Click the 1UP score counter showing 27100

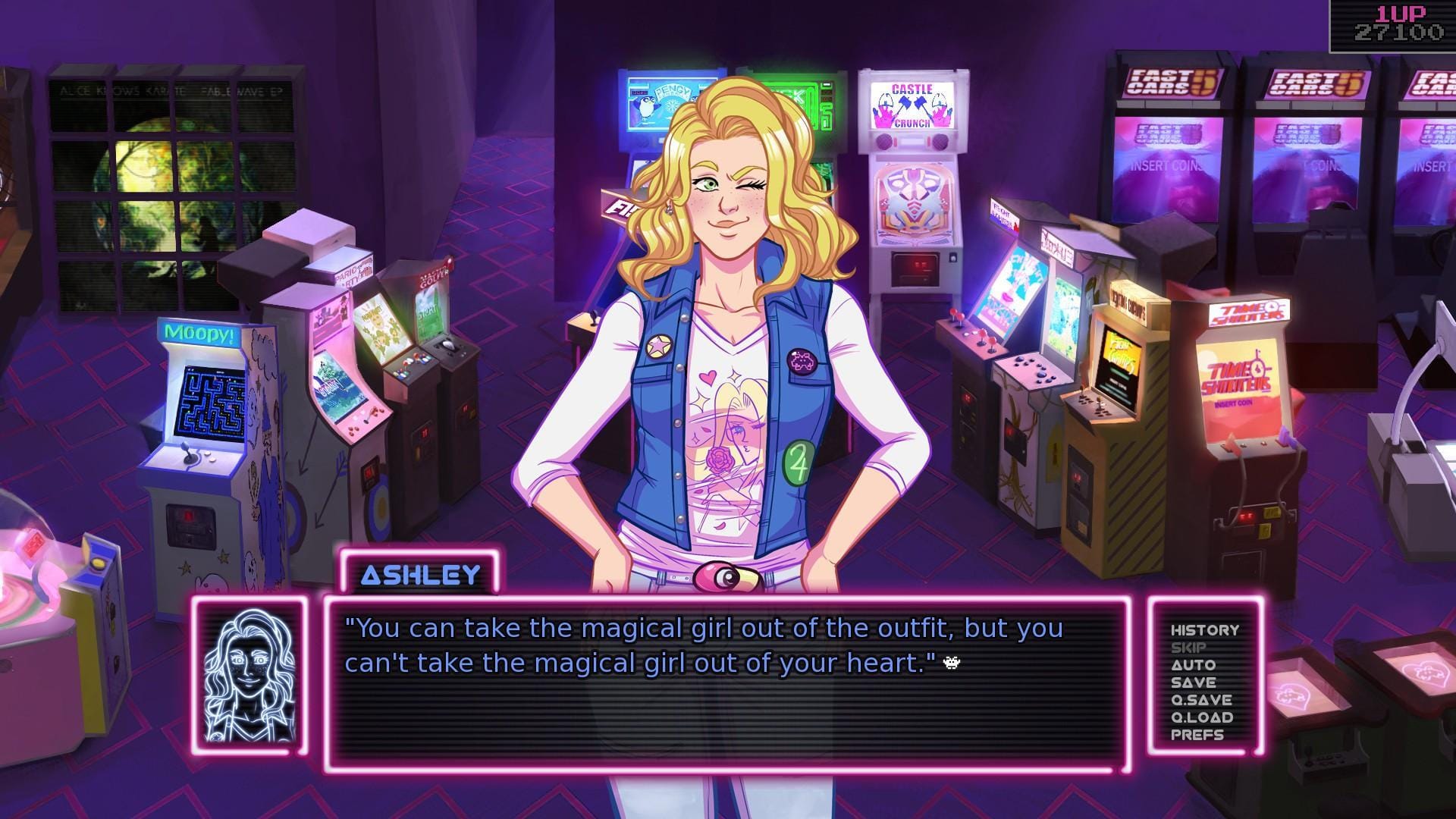tap(1398, 23)
